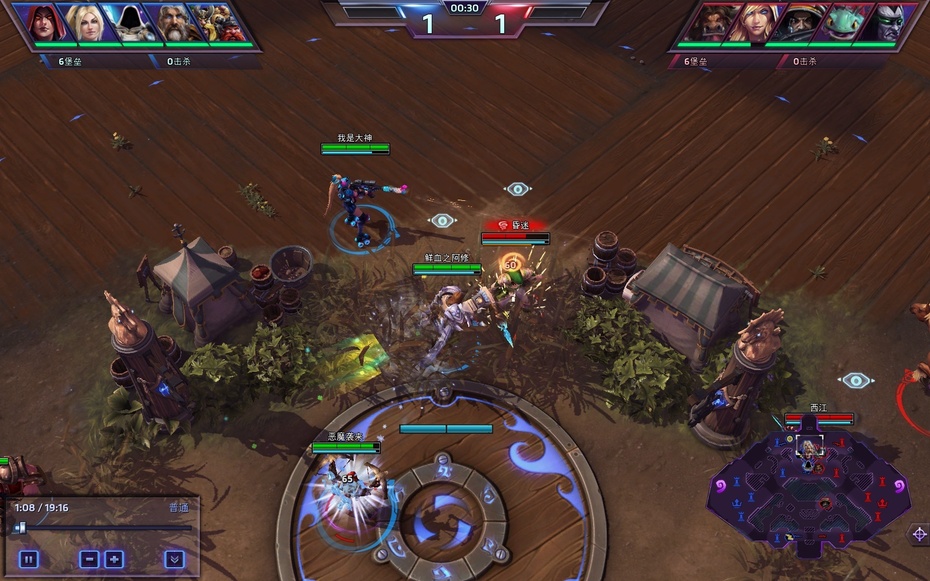Screen dimensions: 930x581
Task: Increase replay speed with the plus button
Action: [114, 559]
